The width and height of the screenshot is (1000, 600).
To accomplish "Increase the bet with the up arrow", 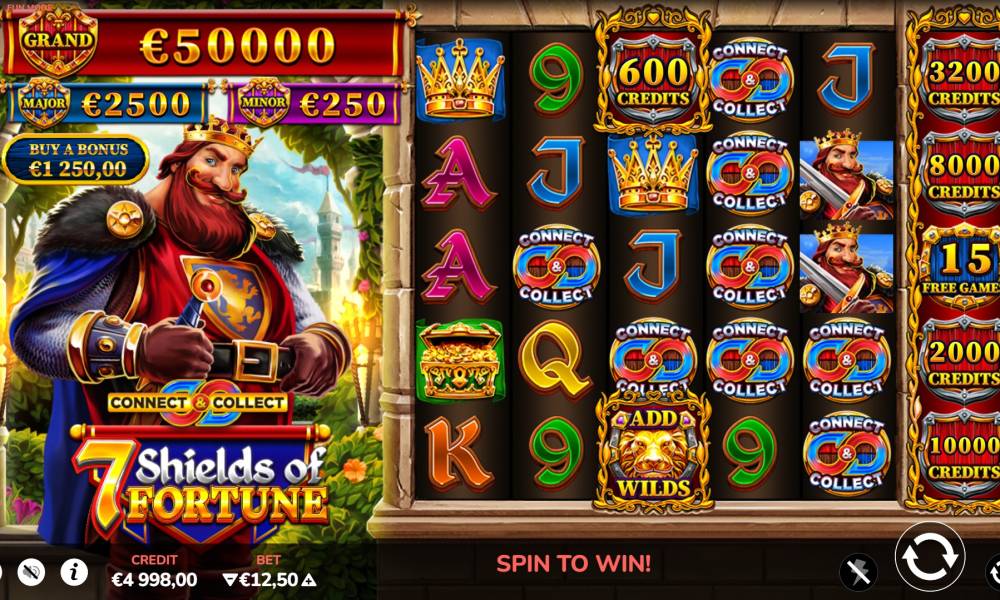I will pyautogui.click(x=309, y=580).
